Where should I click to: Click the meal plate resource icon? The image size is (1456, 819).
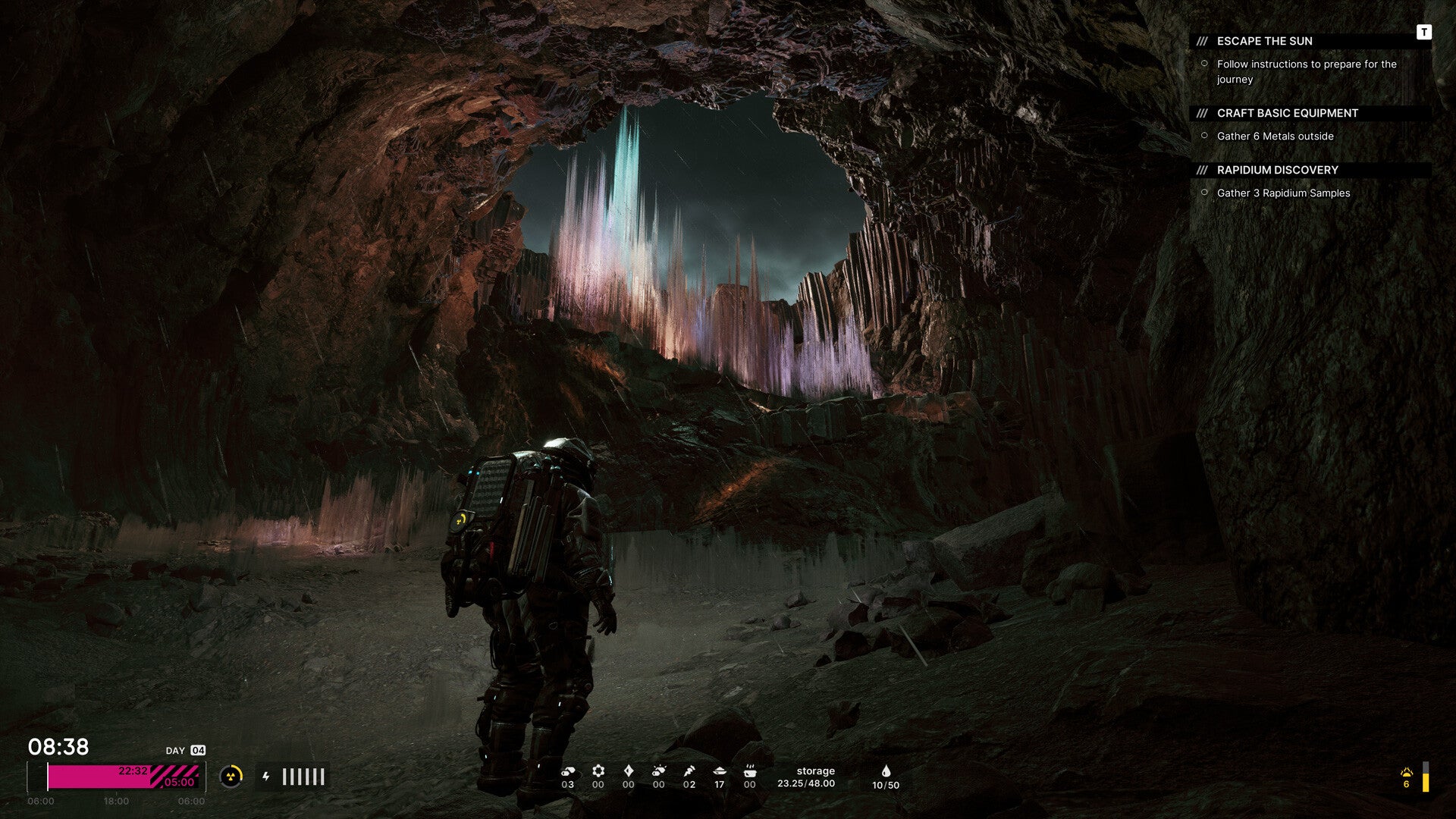tap(719, 772)
